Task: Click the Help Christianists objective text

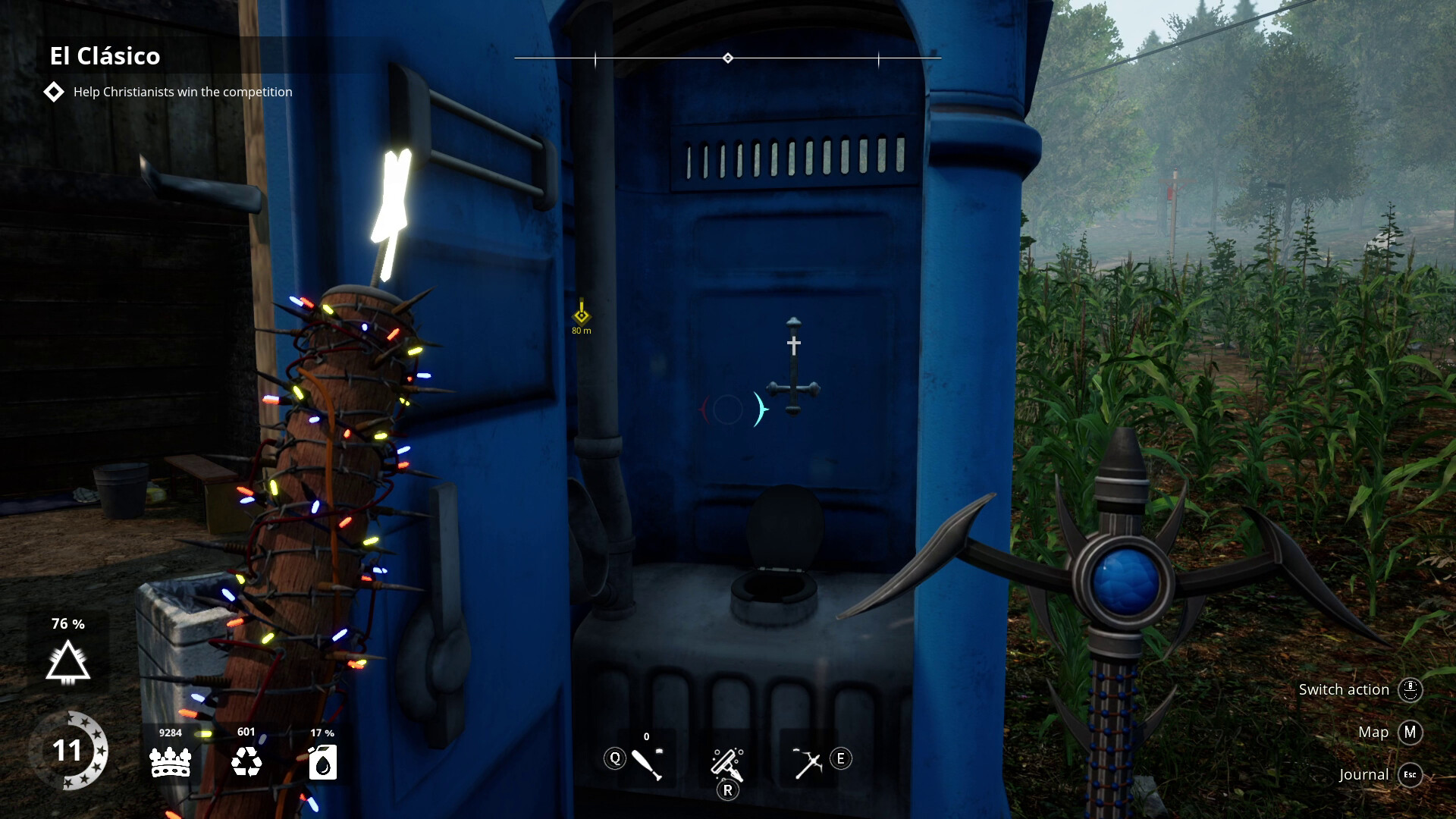Action: point(182,92)
